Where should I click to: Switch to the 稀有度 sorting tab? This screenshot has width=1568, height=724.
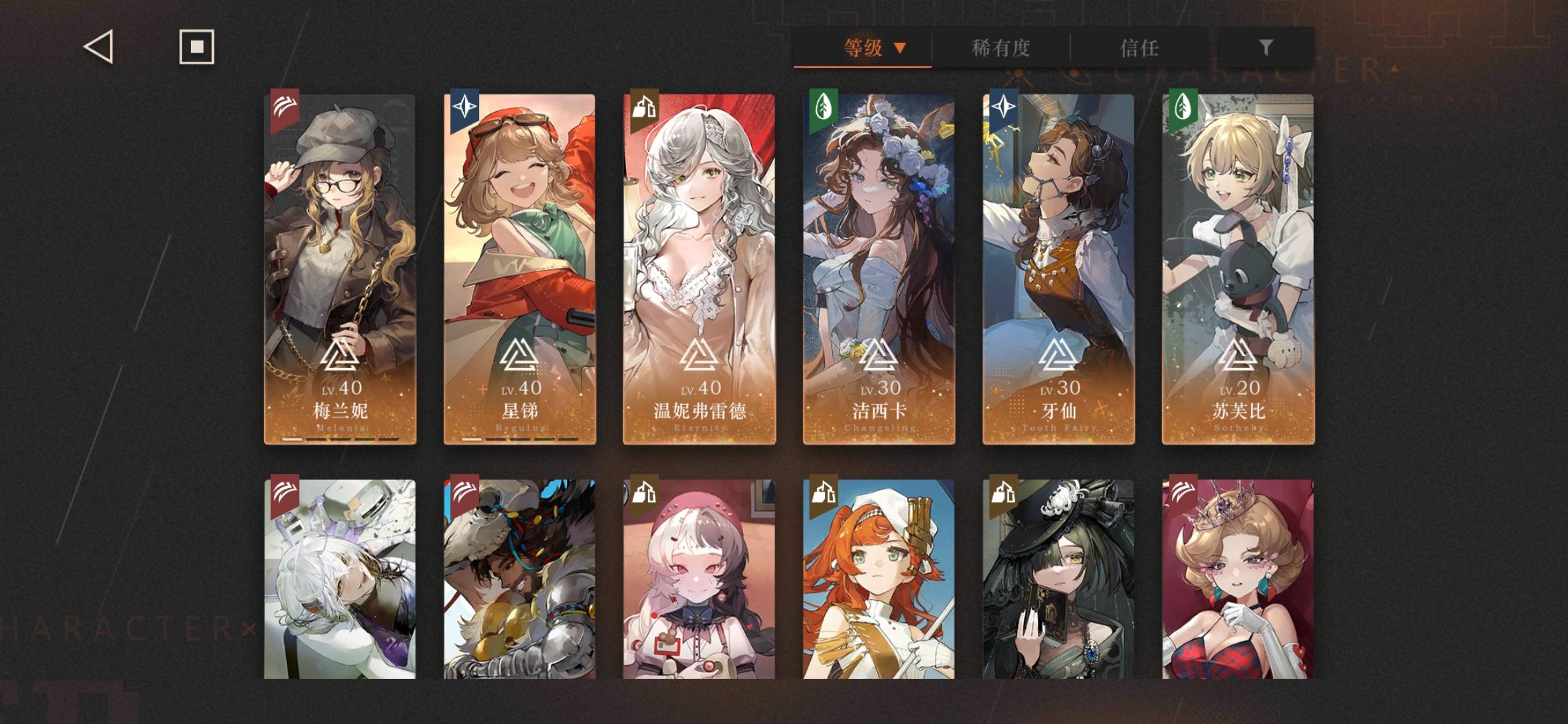pyautogui.click(x=1001, y=48)
